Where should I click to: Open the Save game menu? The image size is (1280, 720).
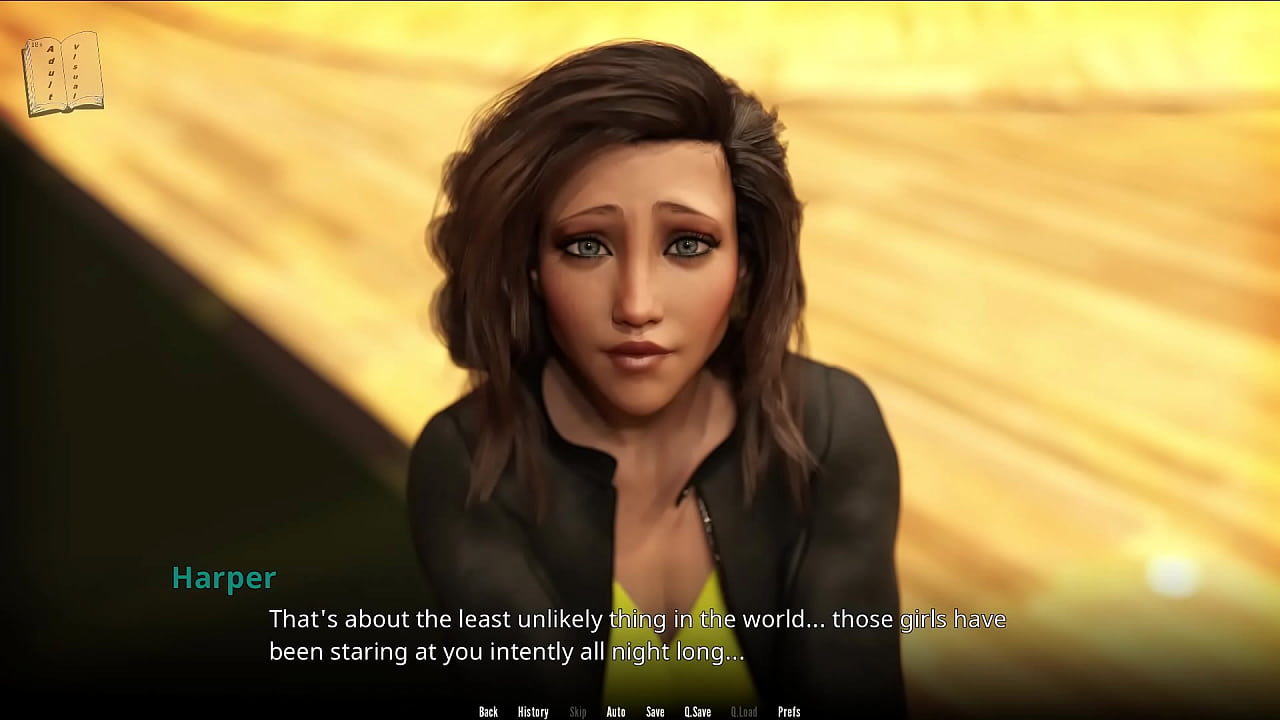coord(655,712)
